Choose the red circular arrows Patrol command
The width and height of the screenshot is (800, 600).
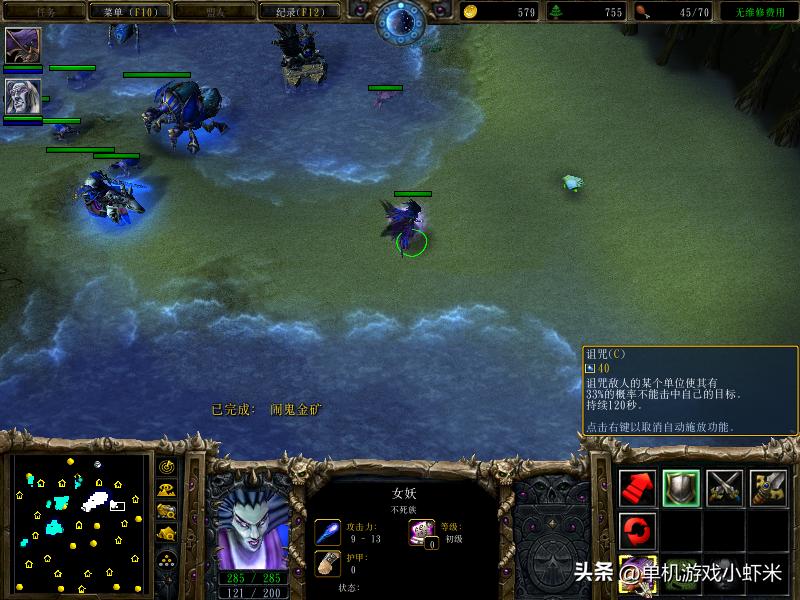click(x=638, y=529)
